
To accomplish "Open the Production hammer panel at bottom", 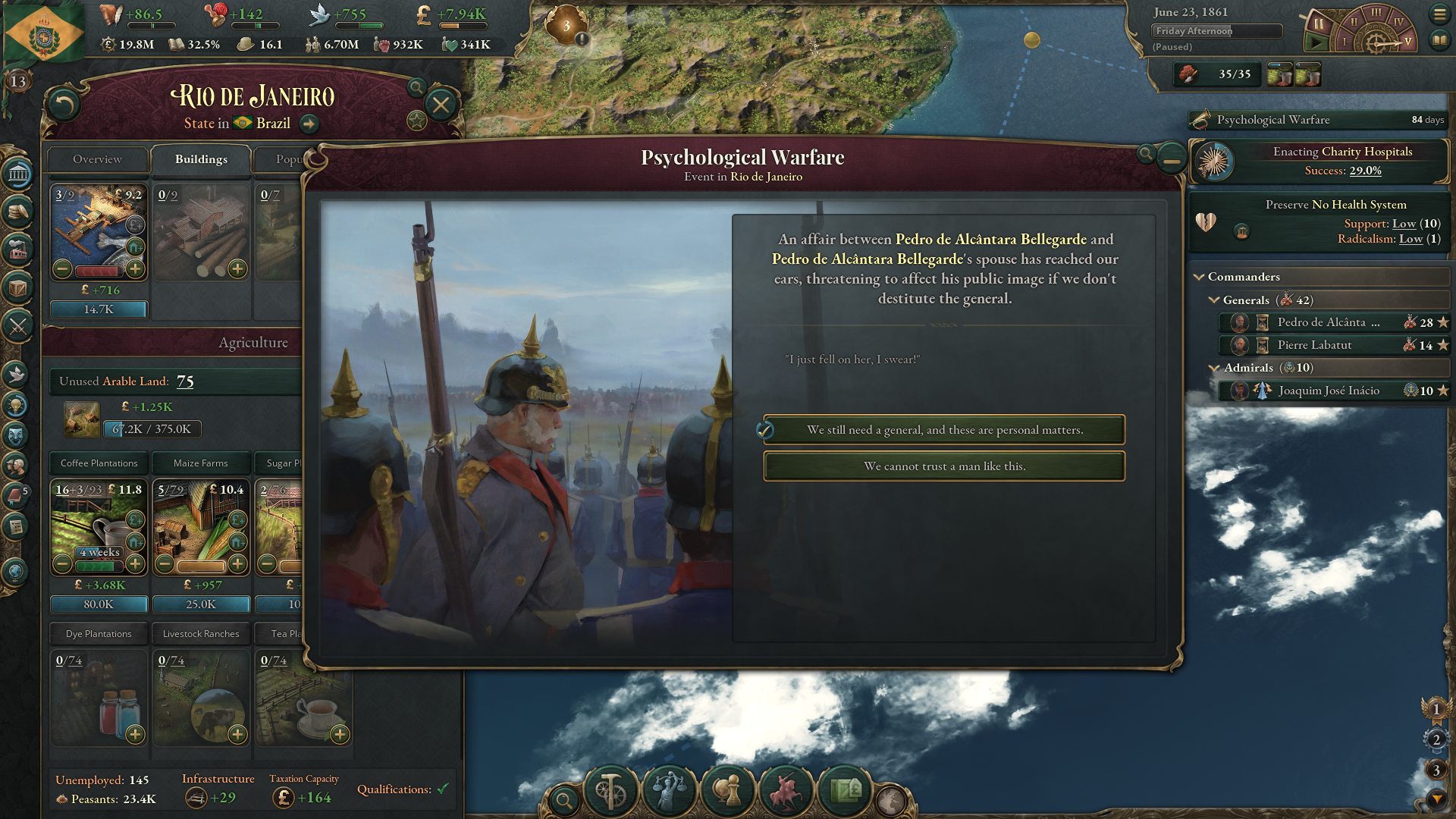I will [x=611, y=791].
